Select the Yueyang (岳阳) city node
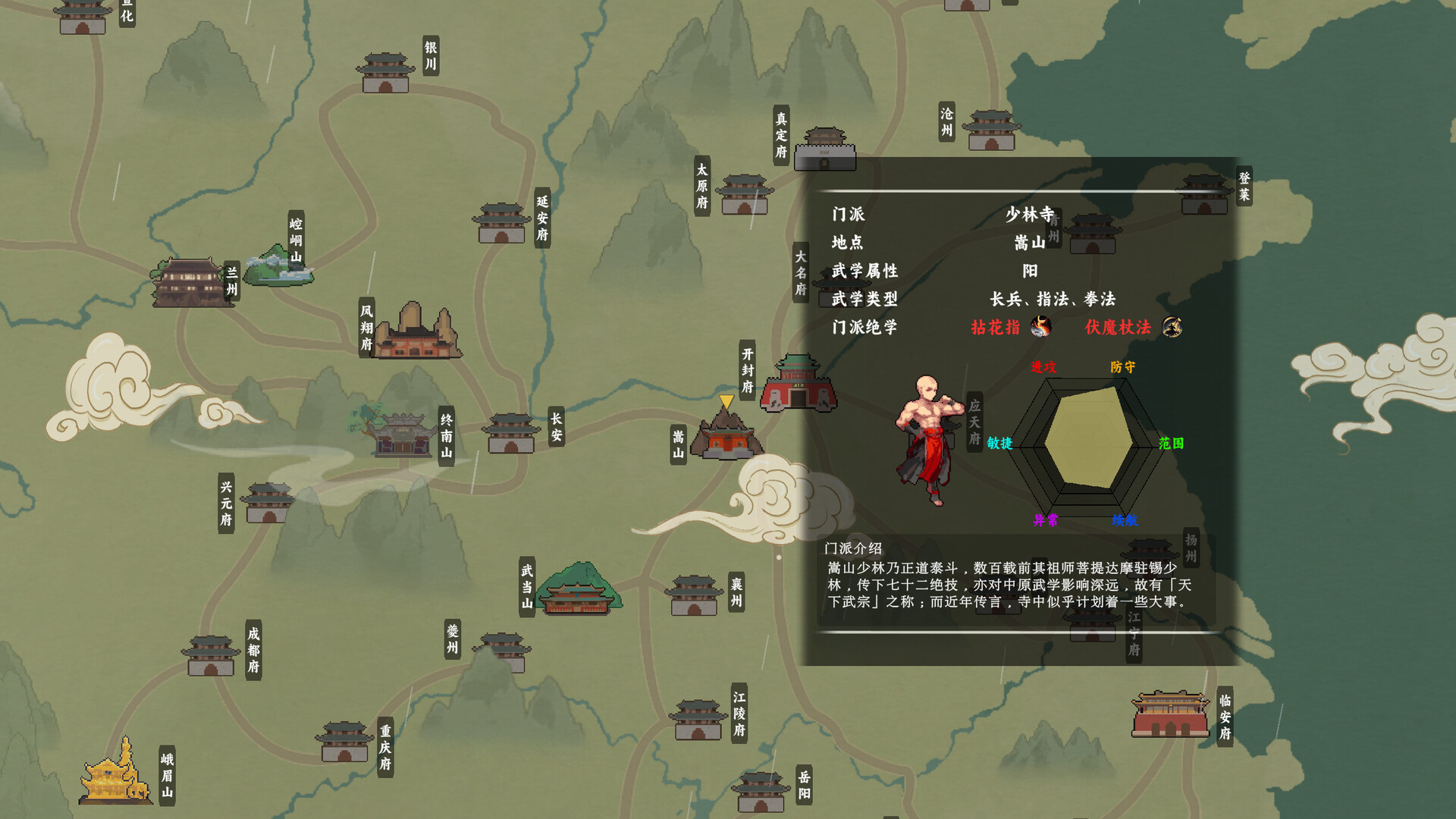Viewport: 1456px width, 819px height. (761, 792)
